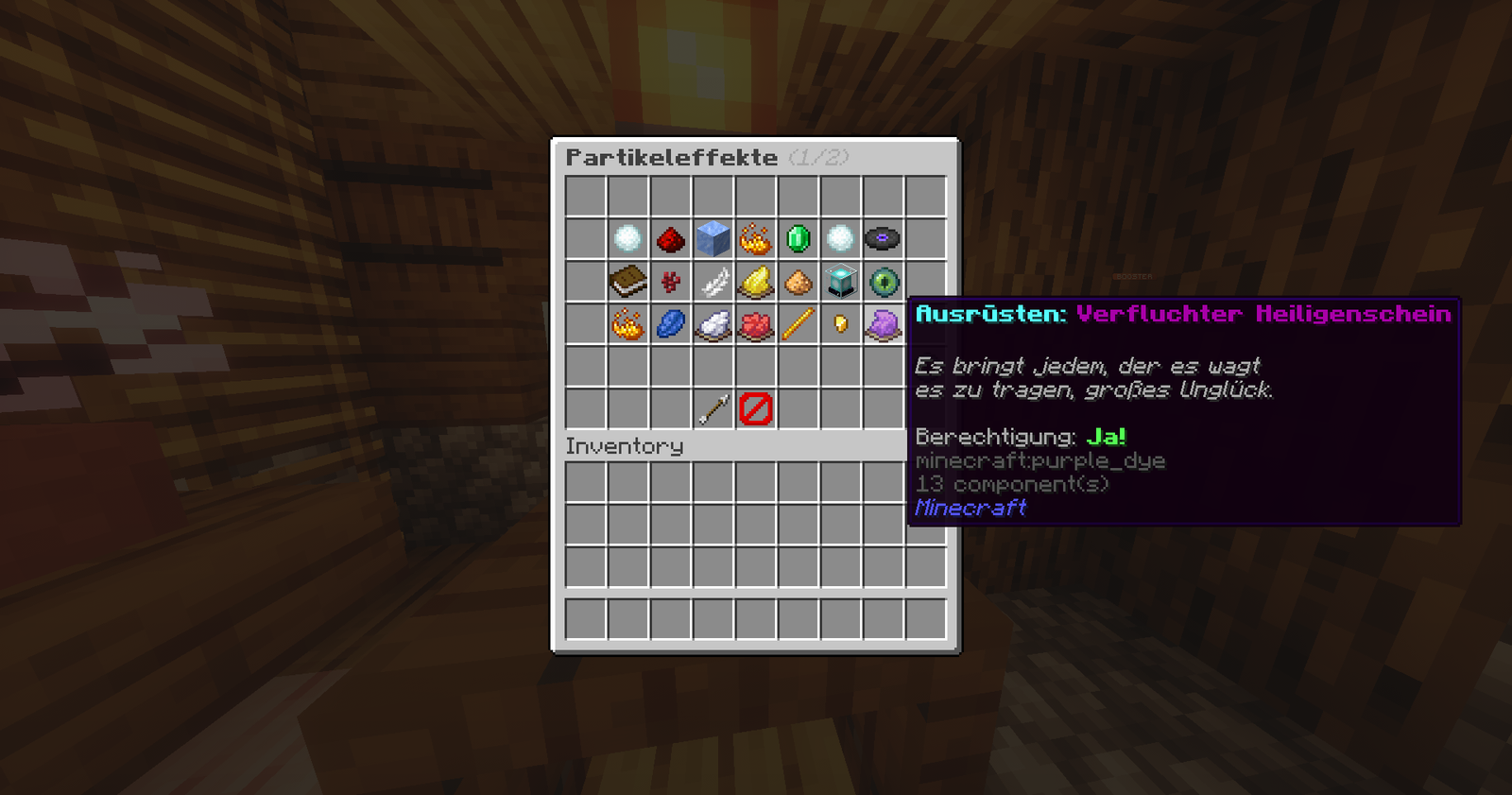Pick the conduit particle effect
This screenshot has width=1512, height=795.
tap(839, 282)
